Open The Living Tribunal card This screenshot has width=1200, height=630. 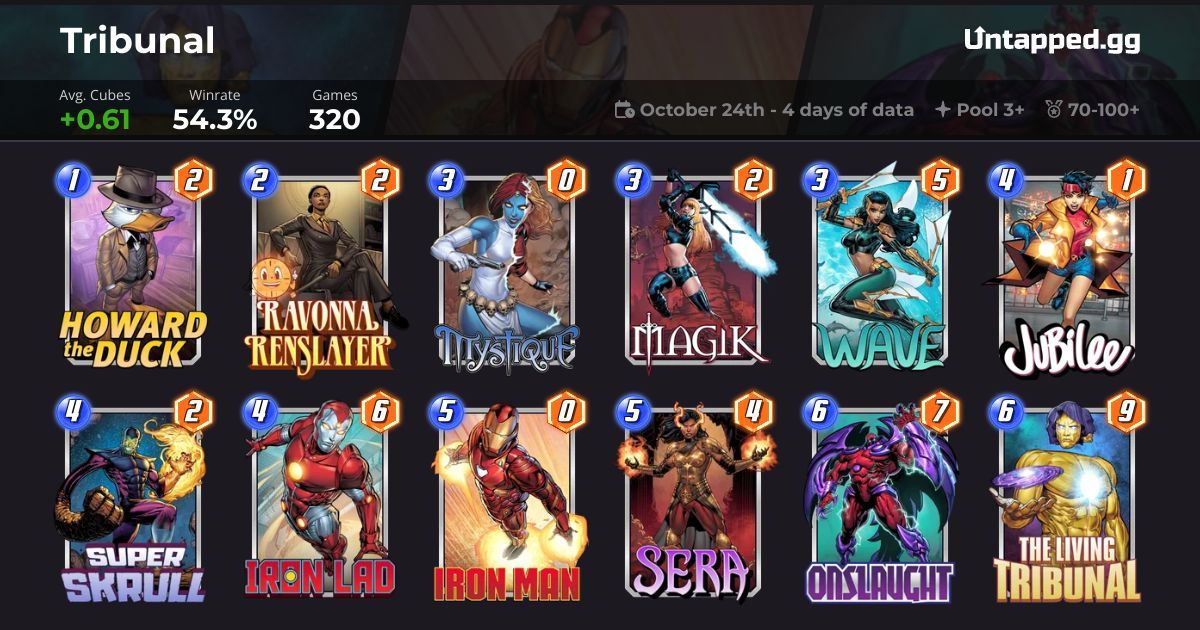coord(1066,500)
